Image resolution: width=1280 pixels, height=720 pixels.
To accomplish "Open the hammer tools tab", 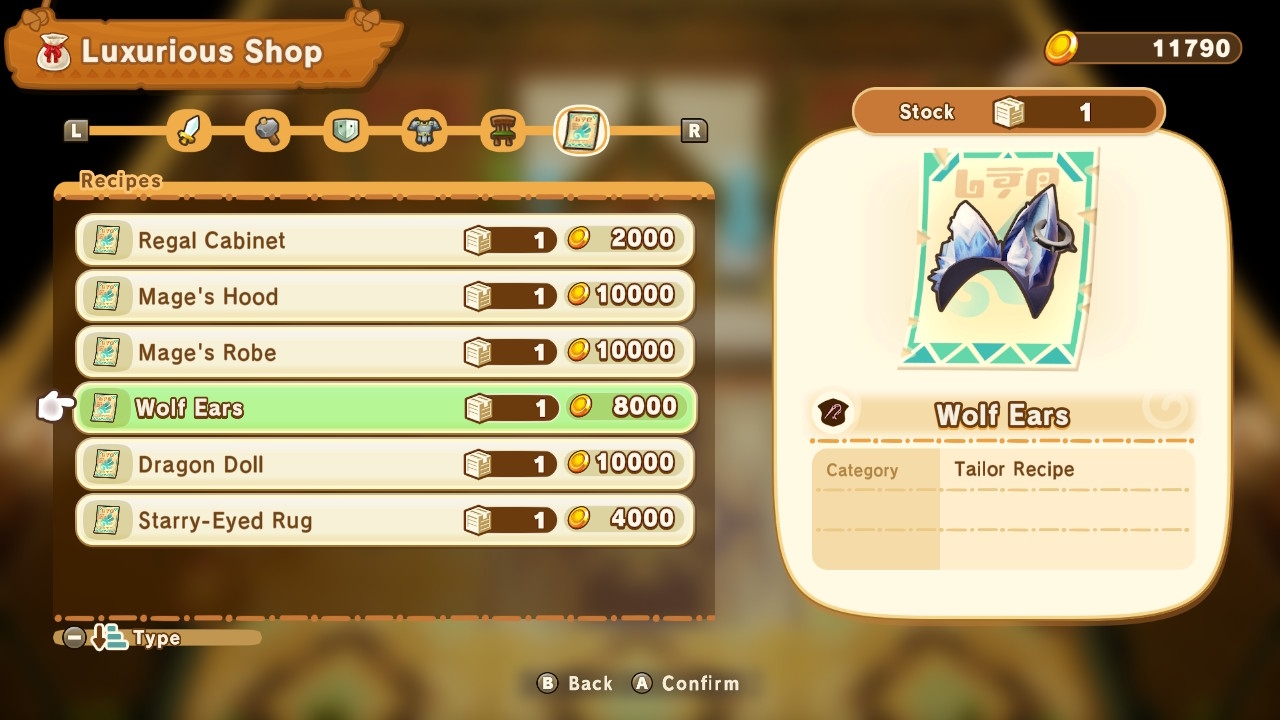I will tap(267, 131).
